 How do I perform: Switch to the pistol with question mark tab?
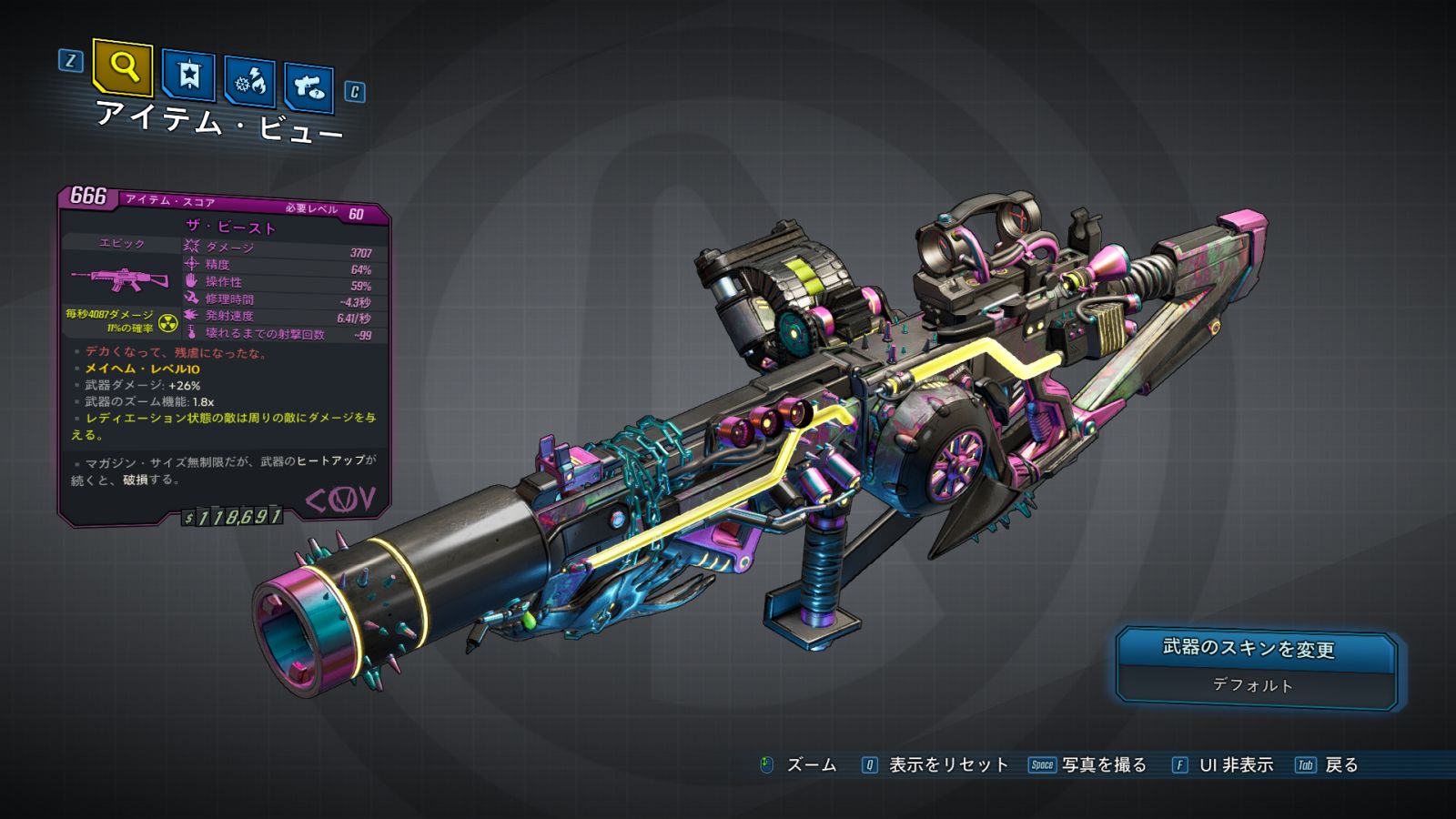pyautogui.click(x=309, y=87)
